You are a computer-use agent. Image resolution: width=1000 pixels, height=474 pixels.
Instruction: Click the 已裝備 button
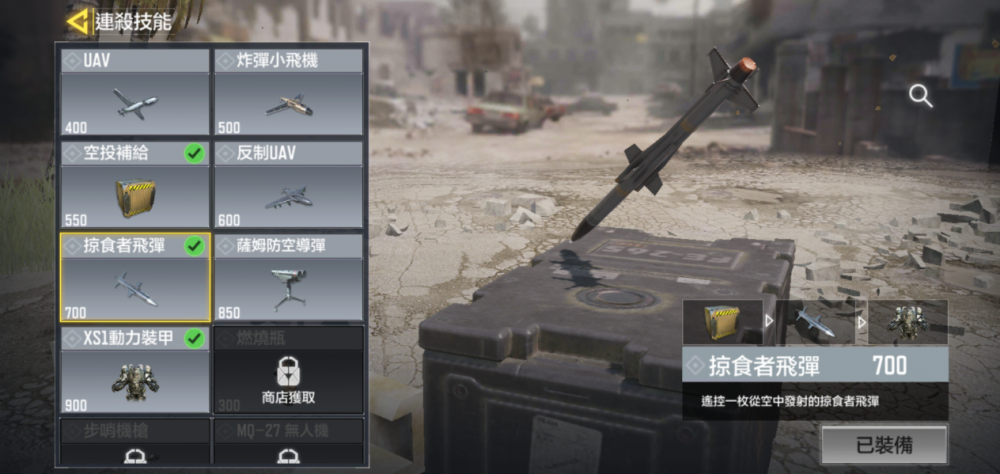tap(883, 444)
